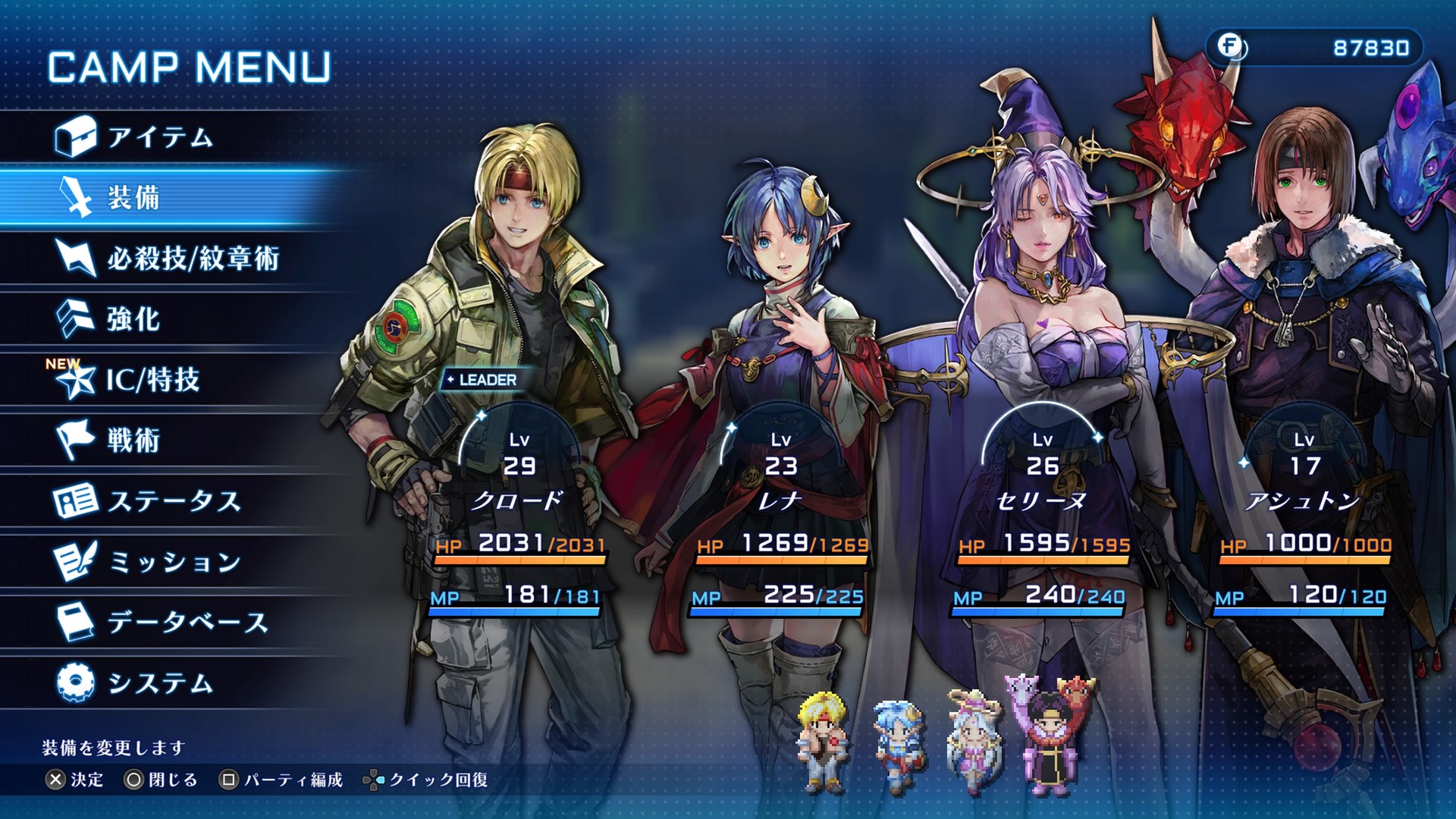Open 必殺技/紋章術 skills menu
1456x819 pixels.
coord(193,259)
